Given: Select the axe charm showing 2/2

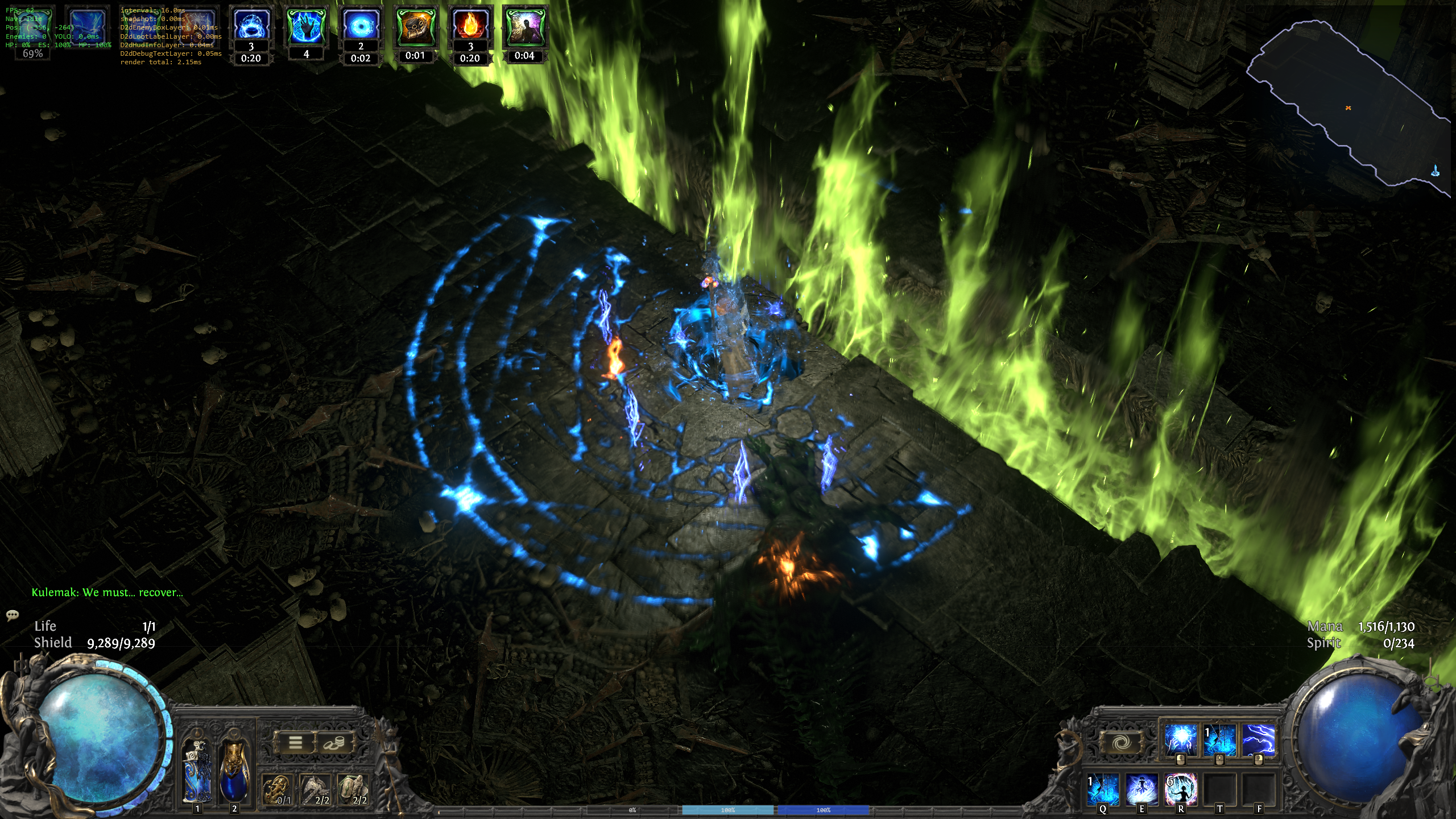Looking at the screenshot, I should point(316,790).
